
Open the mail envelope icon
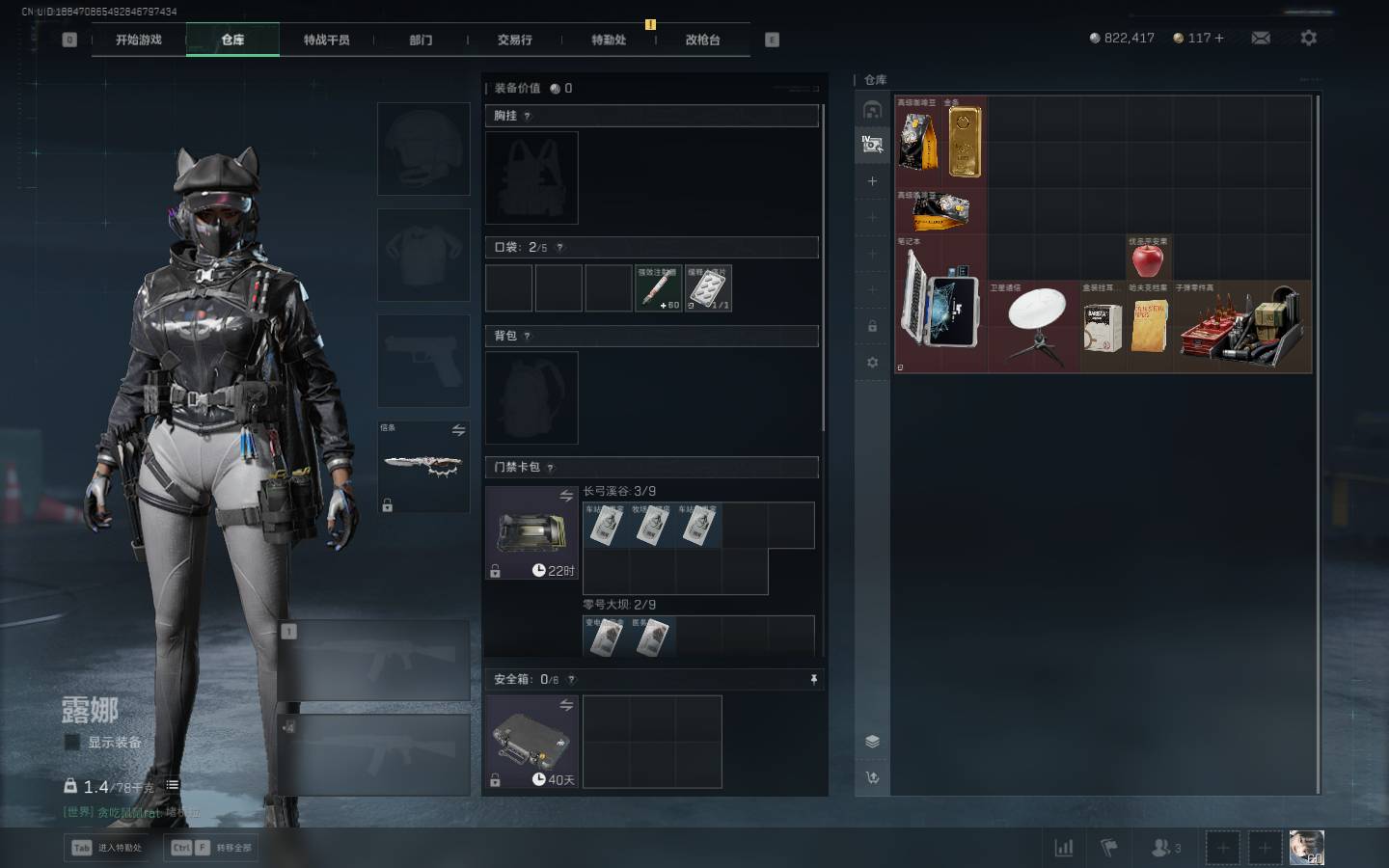click(x=1261, y=38)
